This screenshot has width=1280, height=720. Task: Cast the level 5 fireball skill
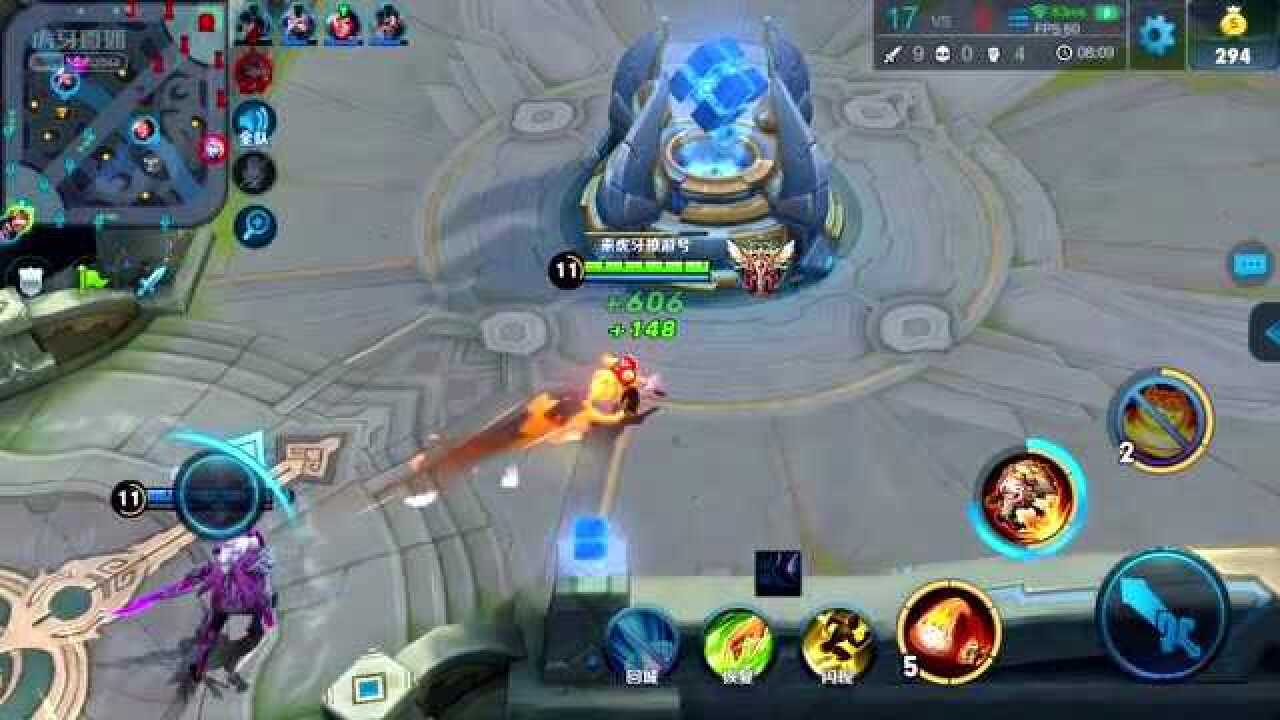tap(949, 631)
